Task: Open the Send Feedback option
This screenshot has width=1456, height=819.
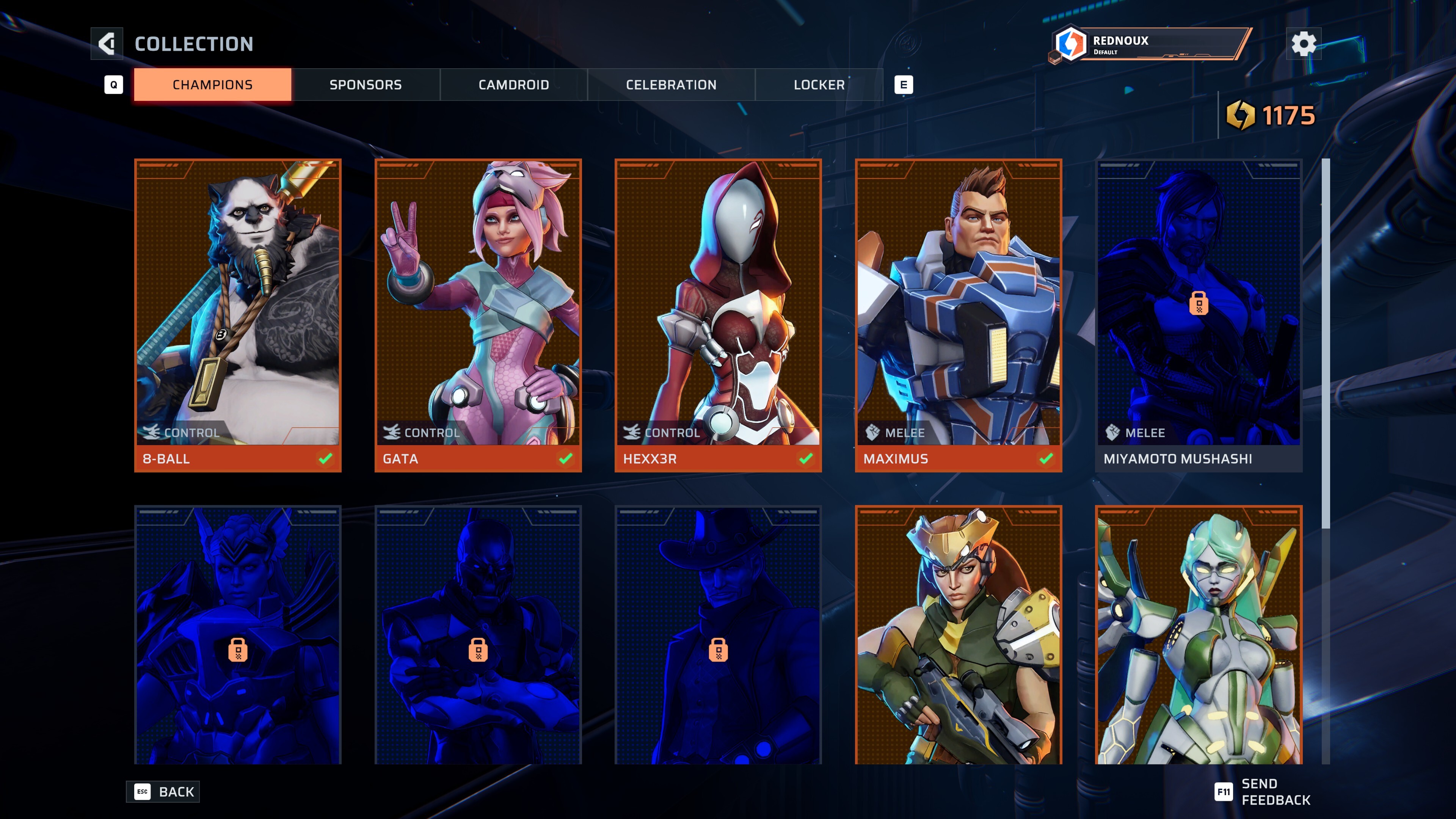Action: coord(1263,791)
